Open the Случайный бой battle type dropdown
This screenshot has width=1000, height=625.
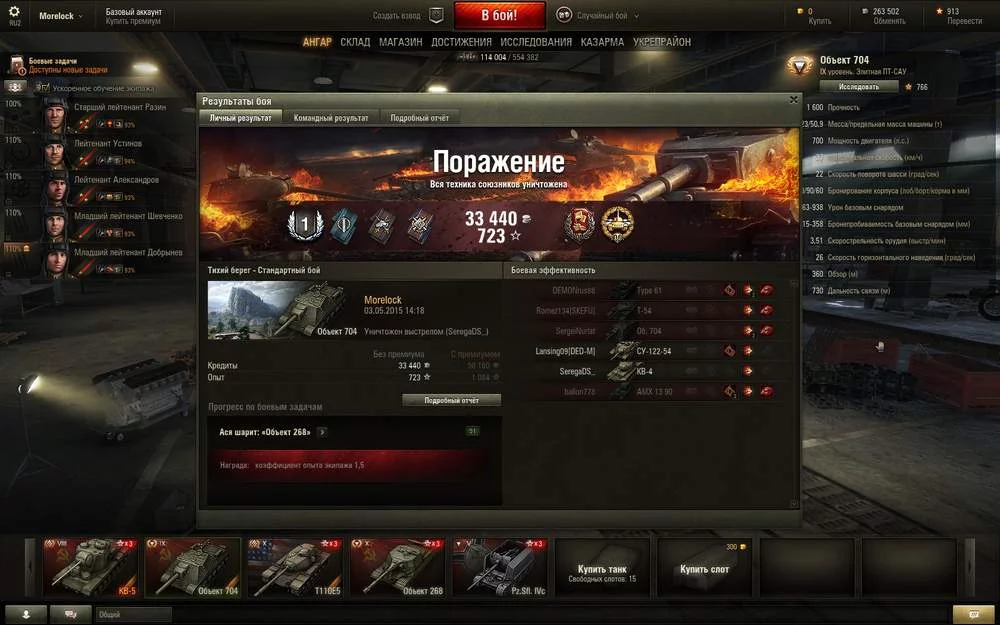tap(598, 16)
